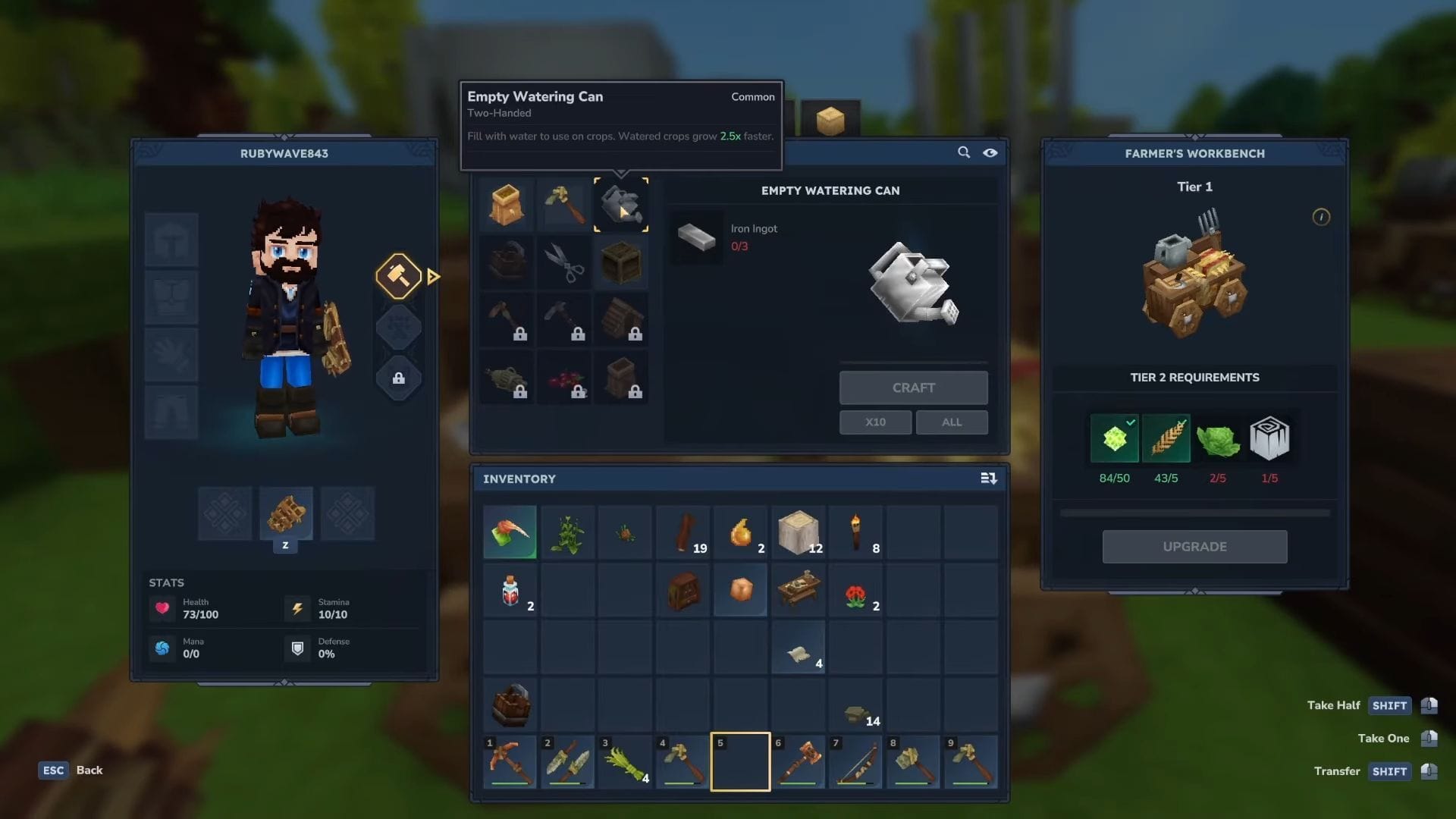This screenshot has width=1456, height=819.
Task: Choose the pickaxe in hotbar slot 1
Action: [510, 761]
